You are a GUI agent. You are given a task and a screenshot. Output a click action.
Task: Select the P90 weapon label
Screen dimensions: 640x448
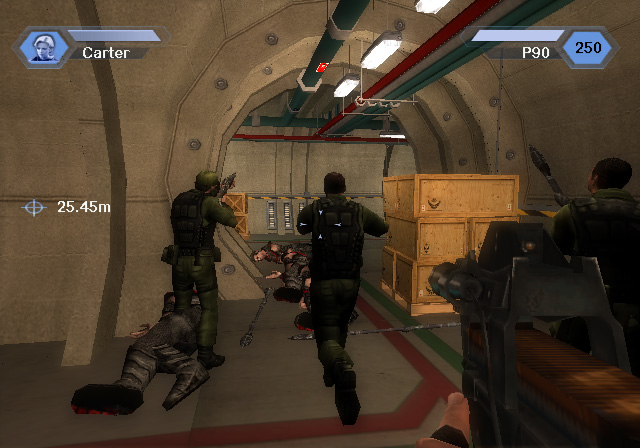click(536, 50)
